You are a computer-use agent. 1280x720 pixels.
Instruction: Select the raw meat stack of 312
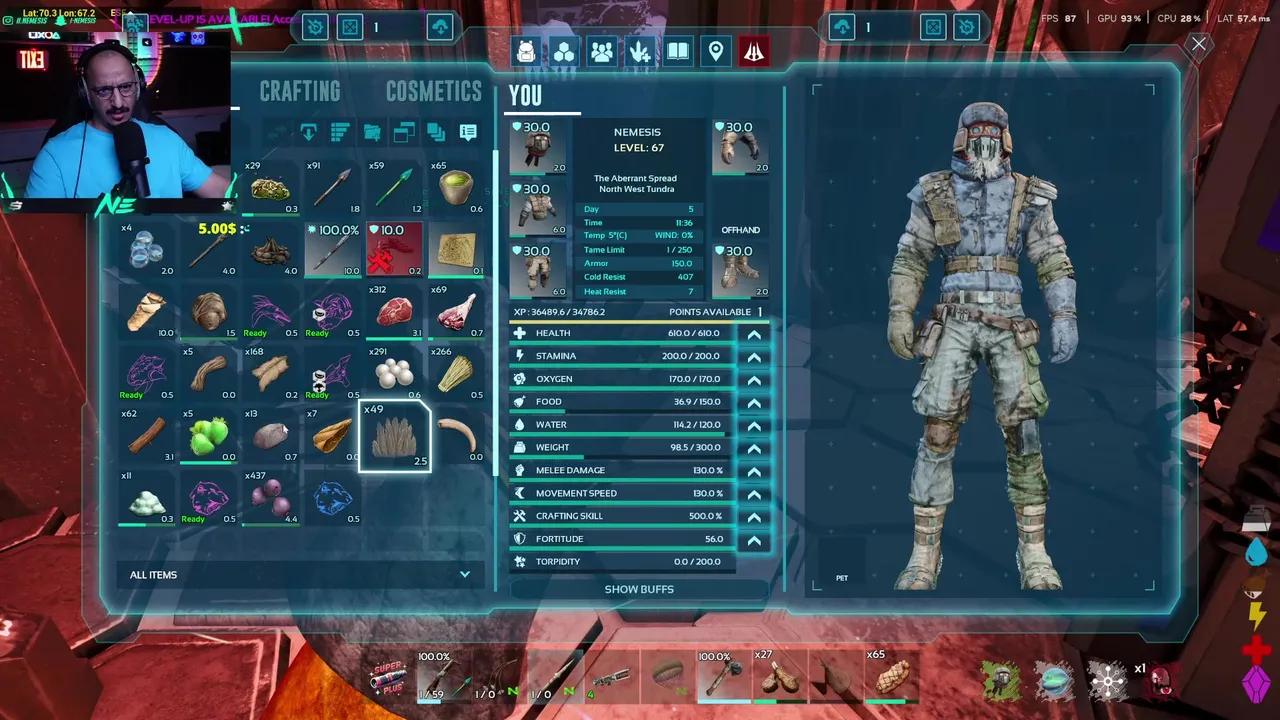tap(394, 311)
